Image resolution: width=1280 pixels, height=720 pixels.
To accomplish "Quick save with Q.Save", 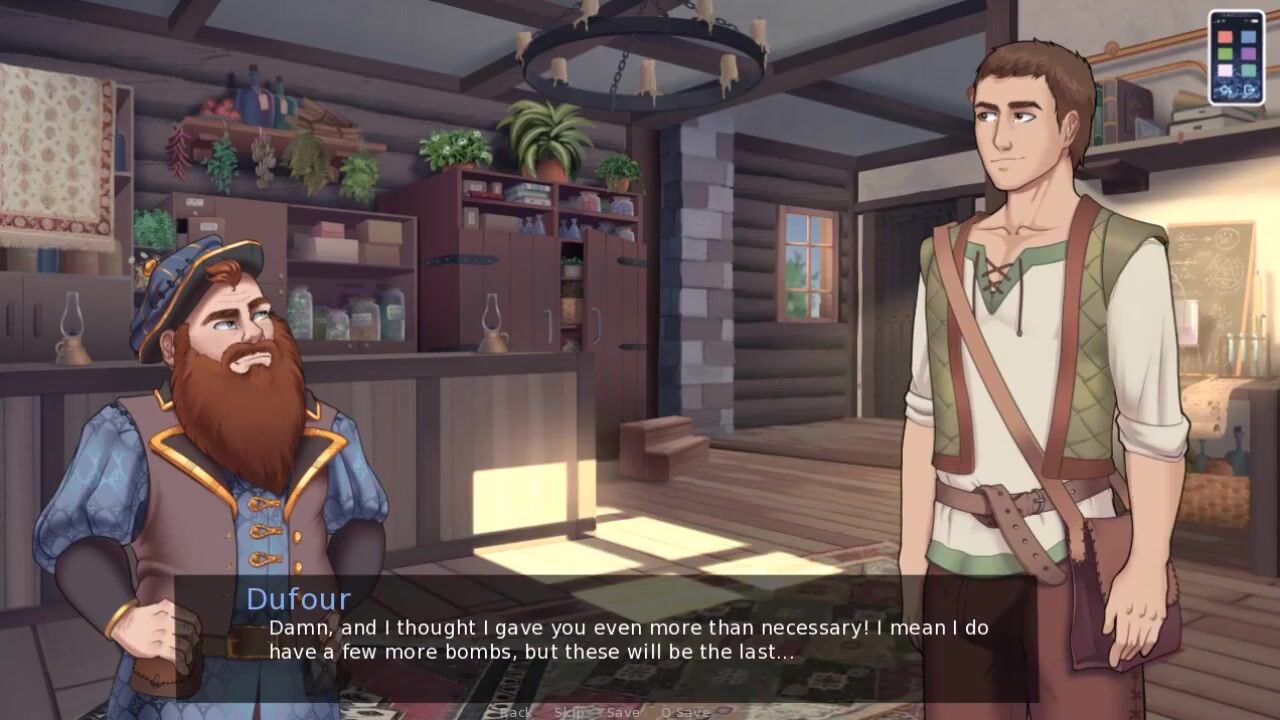I will (x=685, y=712).
